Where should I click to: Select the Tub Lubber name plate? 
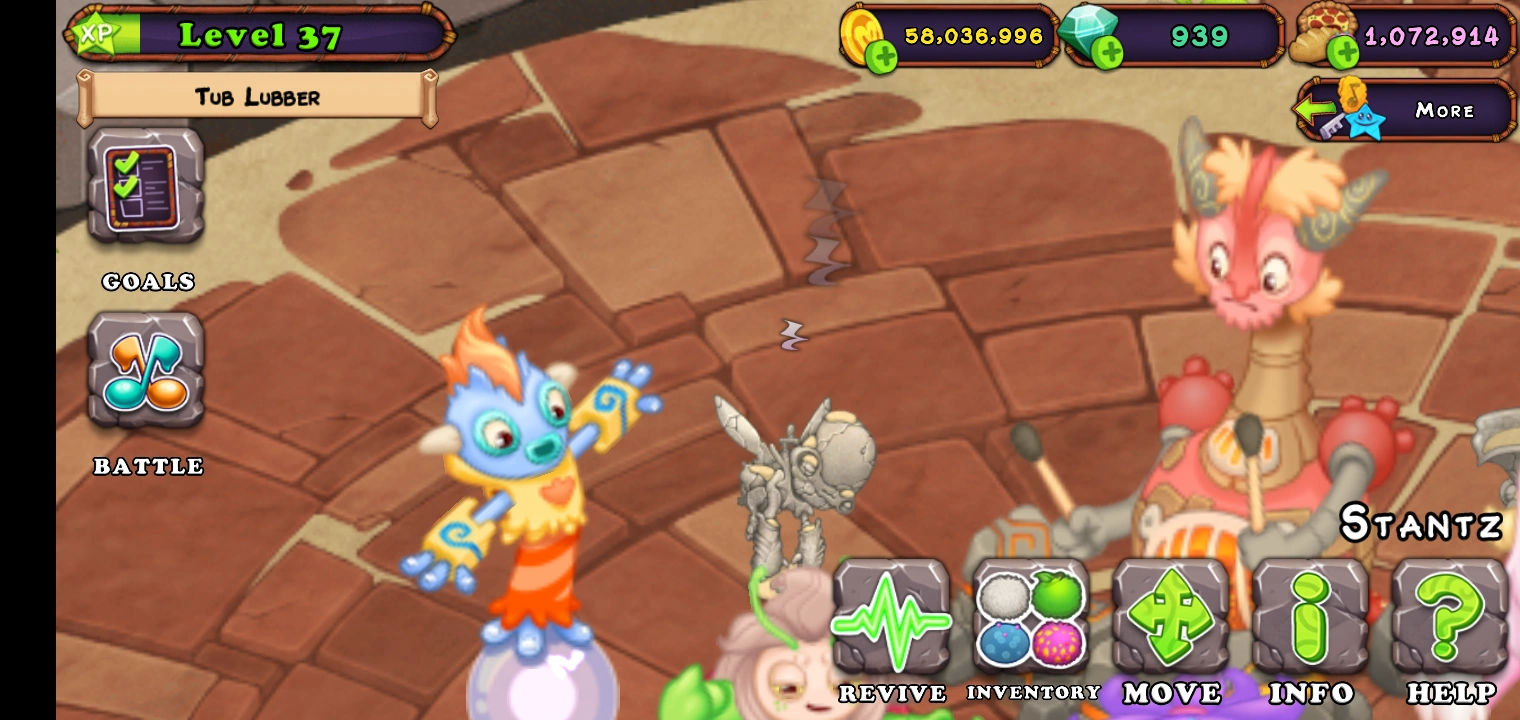pos(258,98)
